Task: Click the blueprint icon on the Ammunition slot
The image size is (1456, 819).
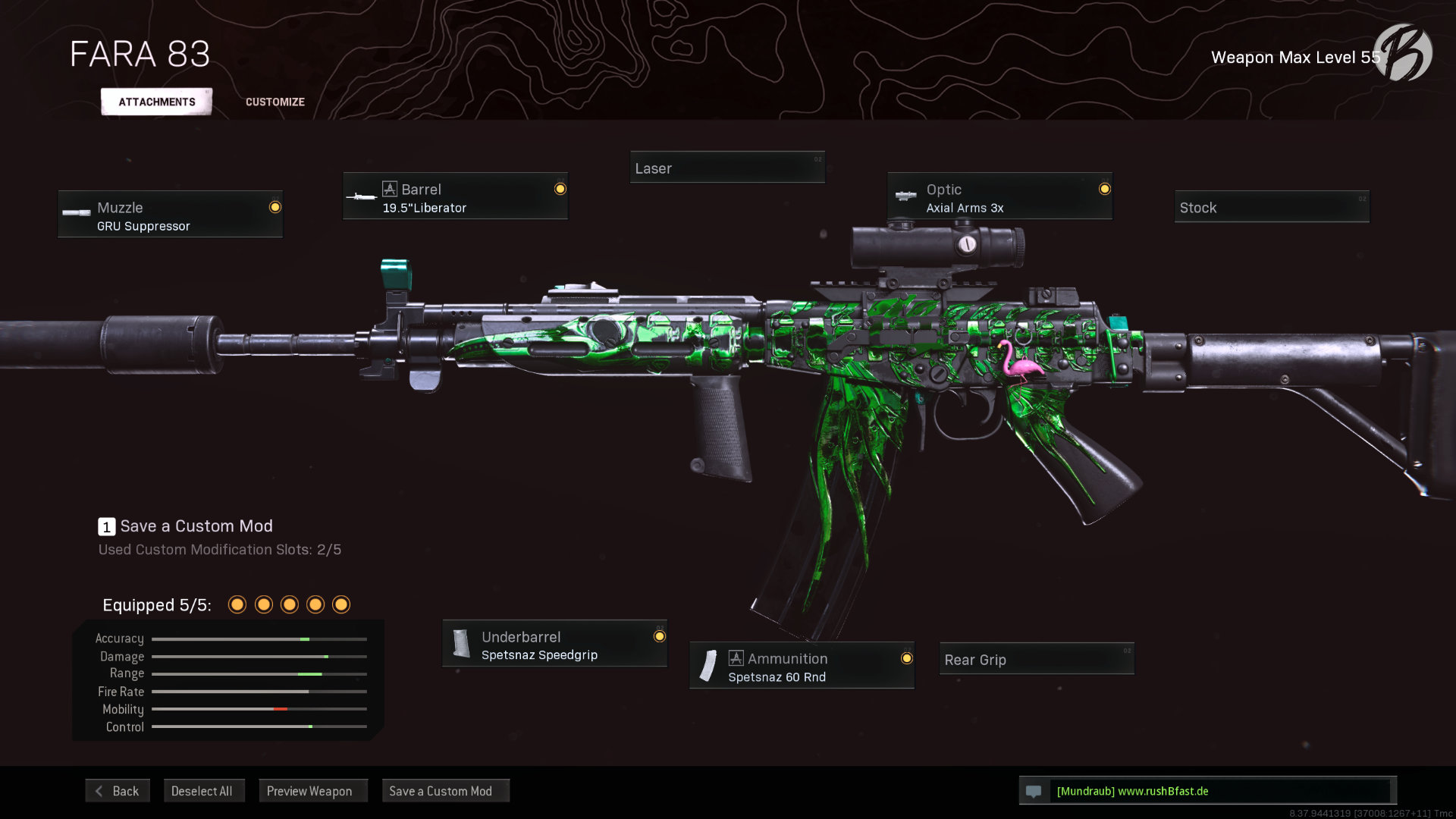Action: click(736, 658)
